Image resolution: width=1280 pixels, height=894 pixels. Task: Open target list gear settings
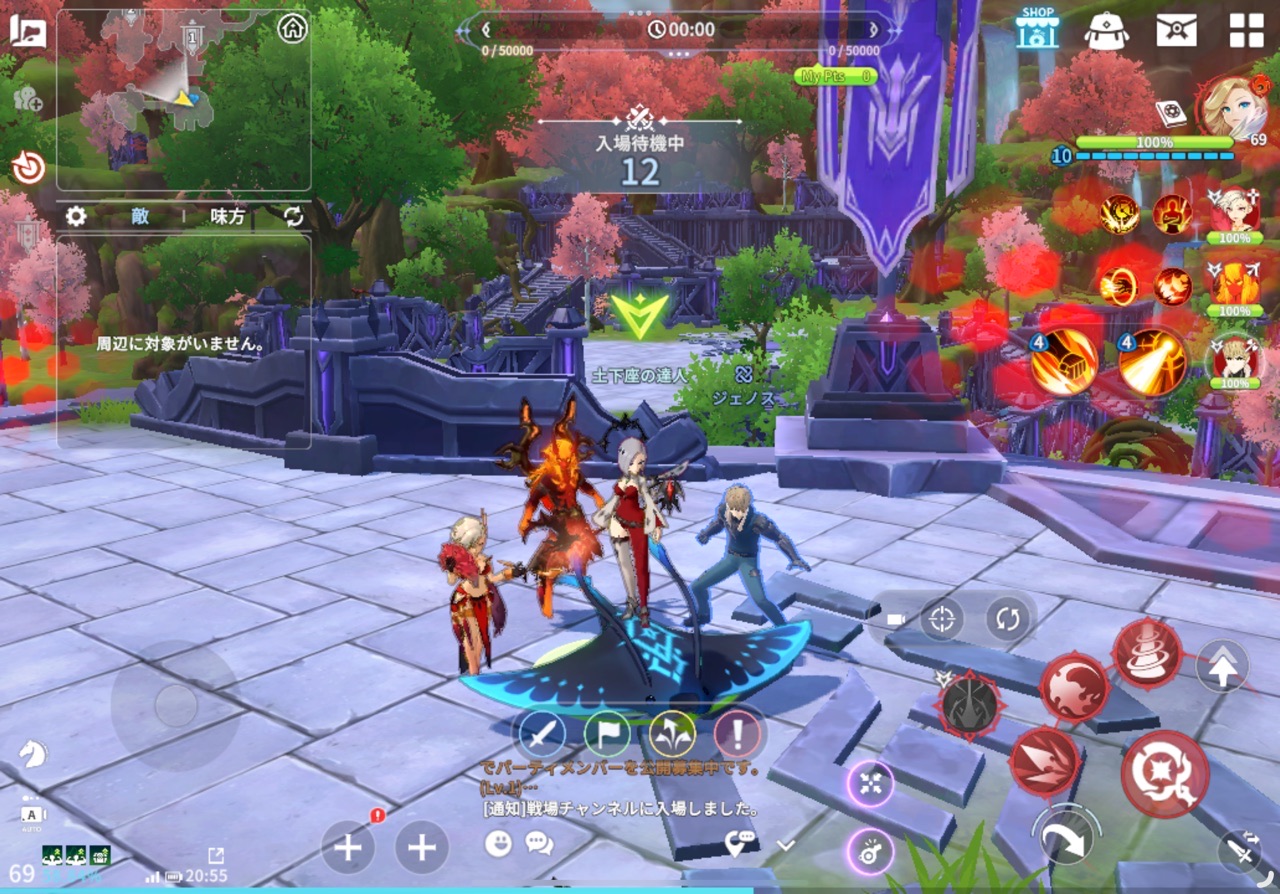pos(76,216)
